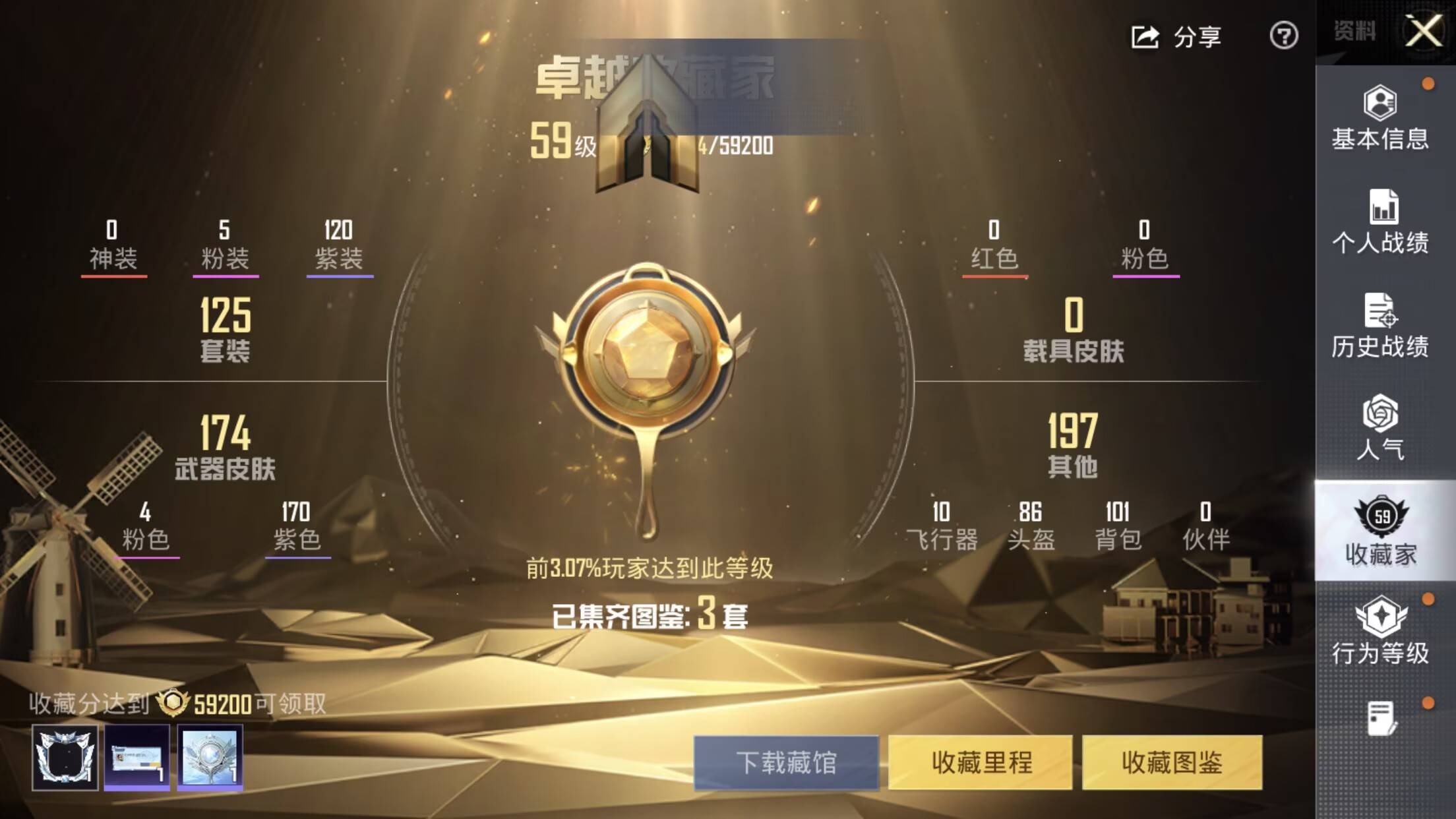View the 197 其他 category

[x=1073, y=445]
